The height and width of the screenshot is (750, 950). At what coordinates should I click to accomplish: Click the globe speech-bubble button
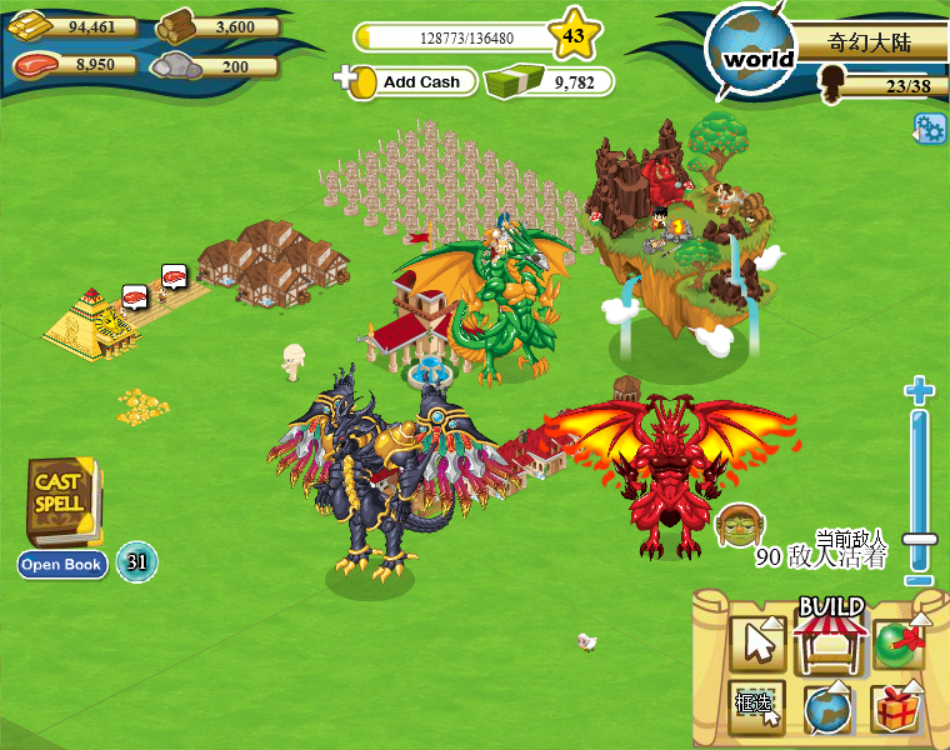coord(827,708)
